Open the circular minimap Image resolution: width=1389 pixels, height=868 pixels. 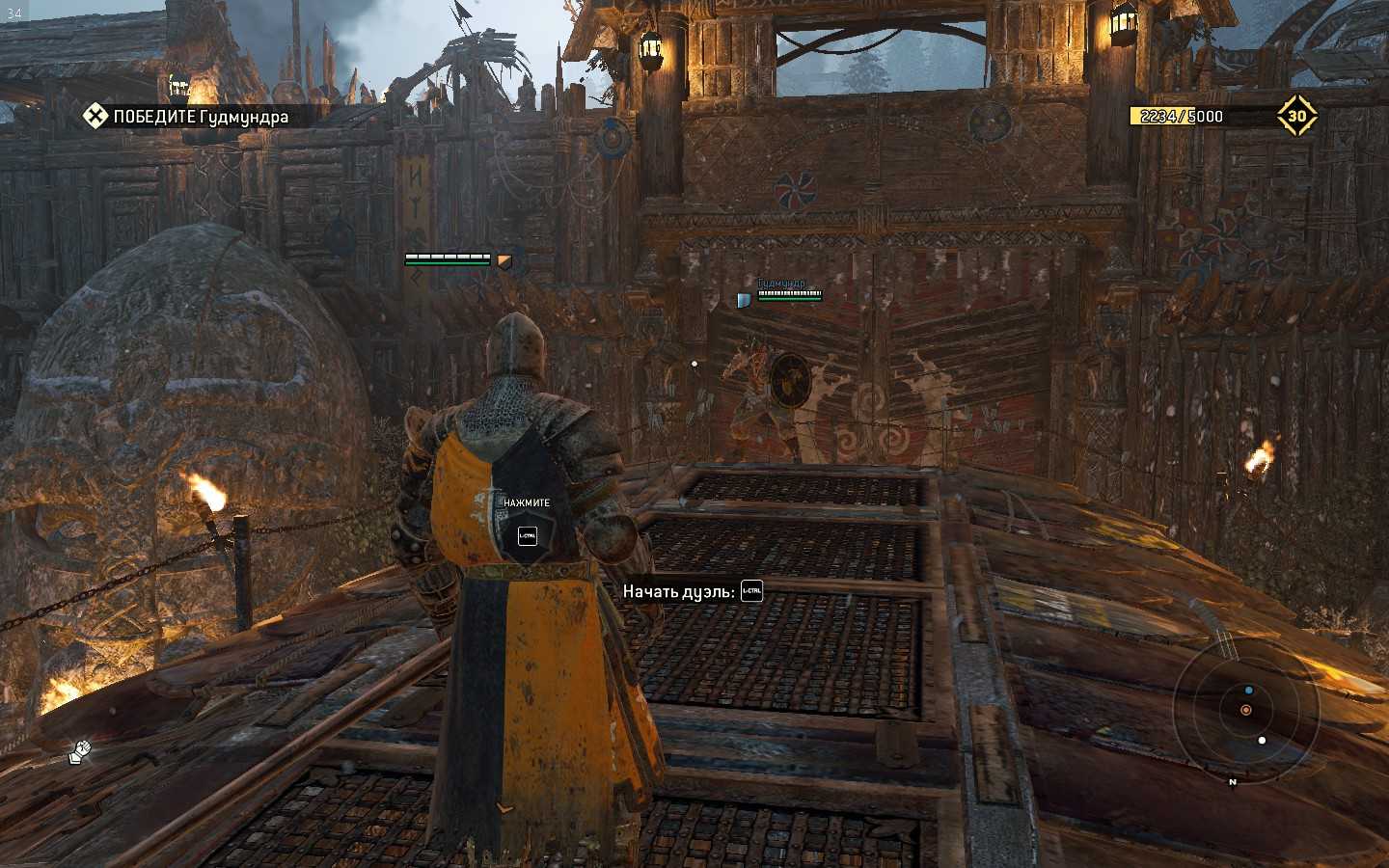coord(1245,711)
